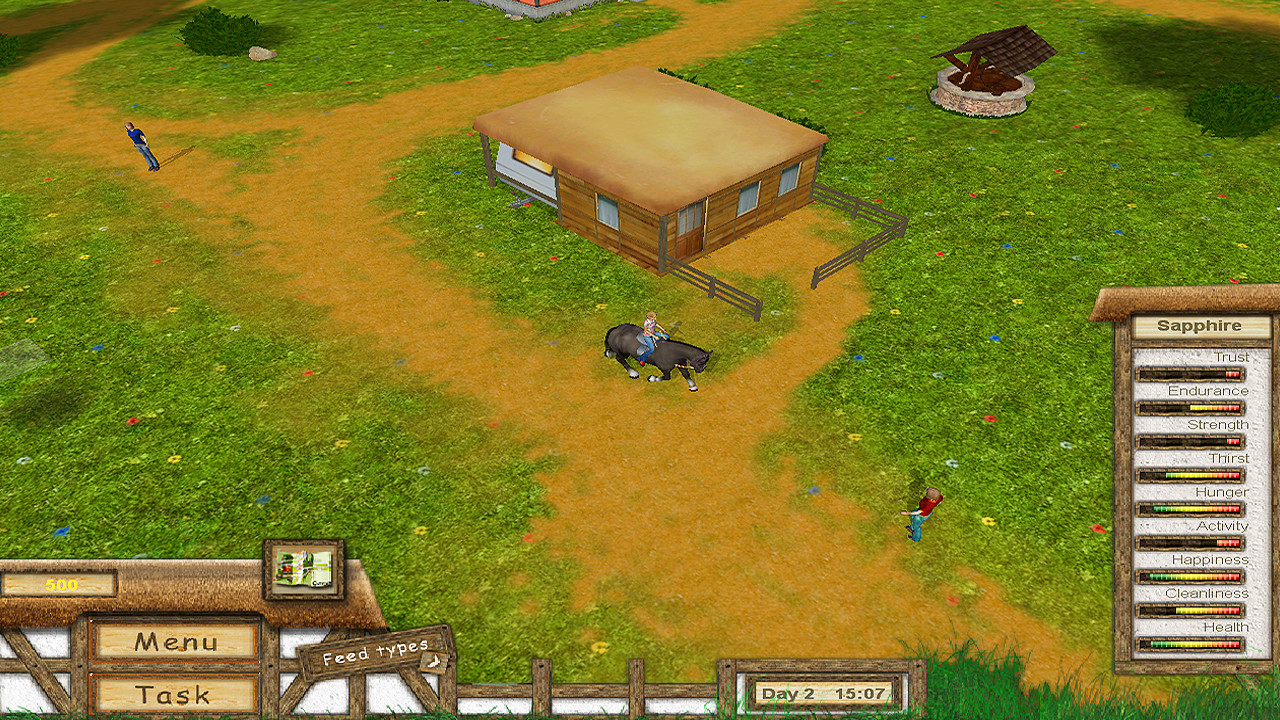Click the water well
Image resolution: width=1280 pixels, height=720 pixels.
click(x=982, y=85)
